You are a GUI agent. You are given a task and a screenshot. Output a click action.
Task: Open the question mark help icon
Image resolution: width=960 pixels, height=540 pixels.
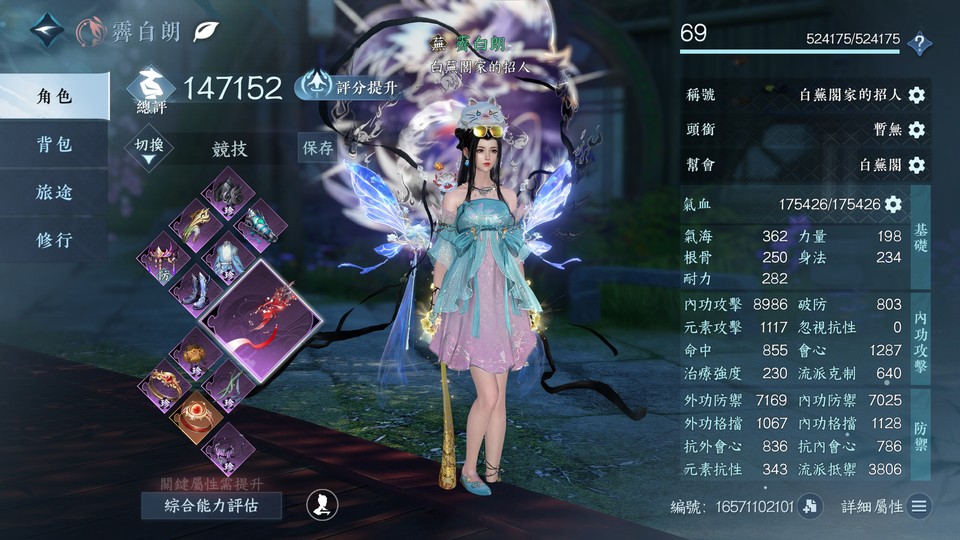coord(919,43)
